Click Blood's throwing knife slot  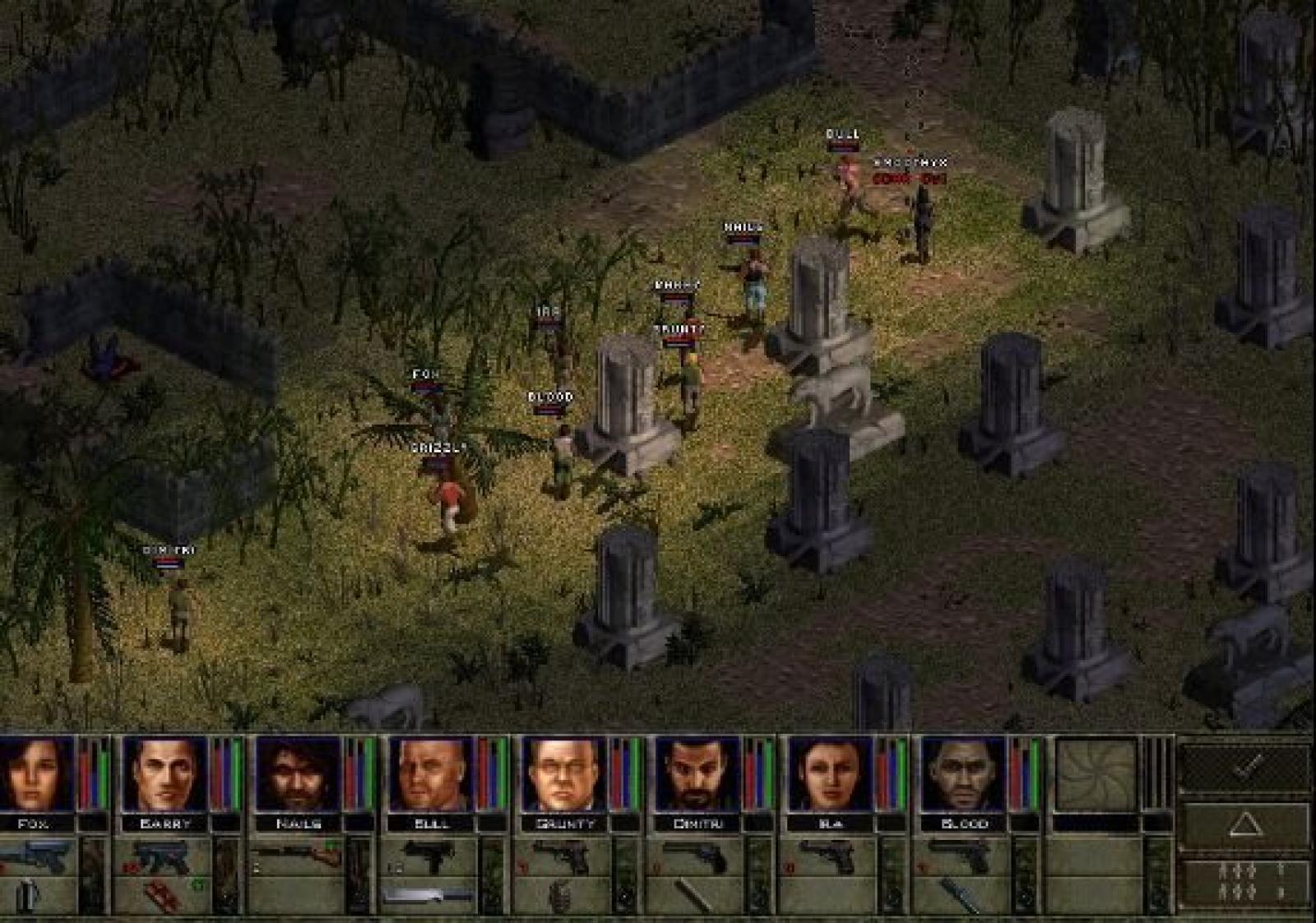pyautogui.click(x=961, y=896)
